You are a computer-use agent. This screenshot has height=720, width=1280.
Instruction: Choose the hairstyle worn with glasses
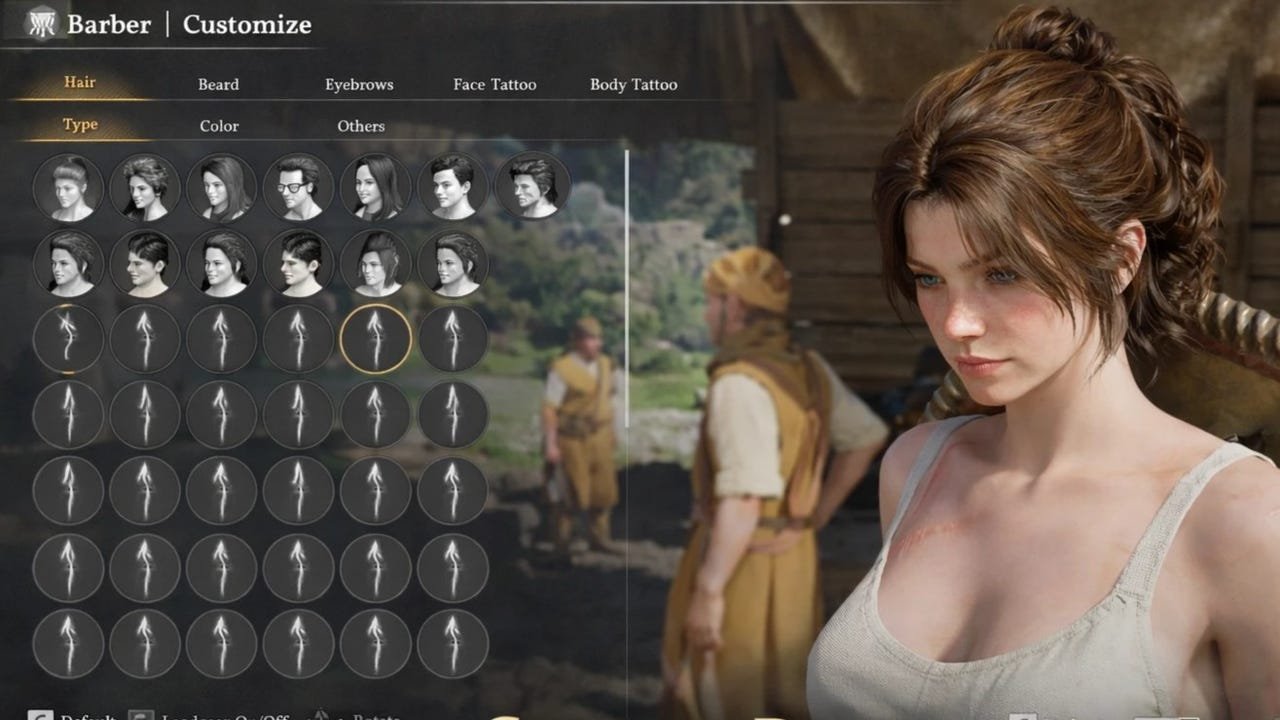[299, 187]
